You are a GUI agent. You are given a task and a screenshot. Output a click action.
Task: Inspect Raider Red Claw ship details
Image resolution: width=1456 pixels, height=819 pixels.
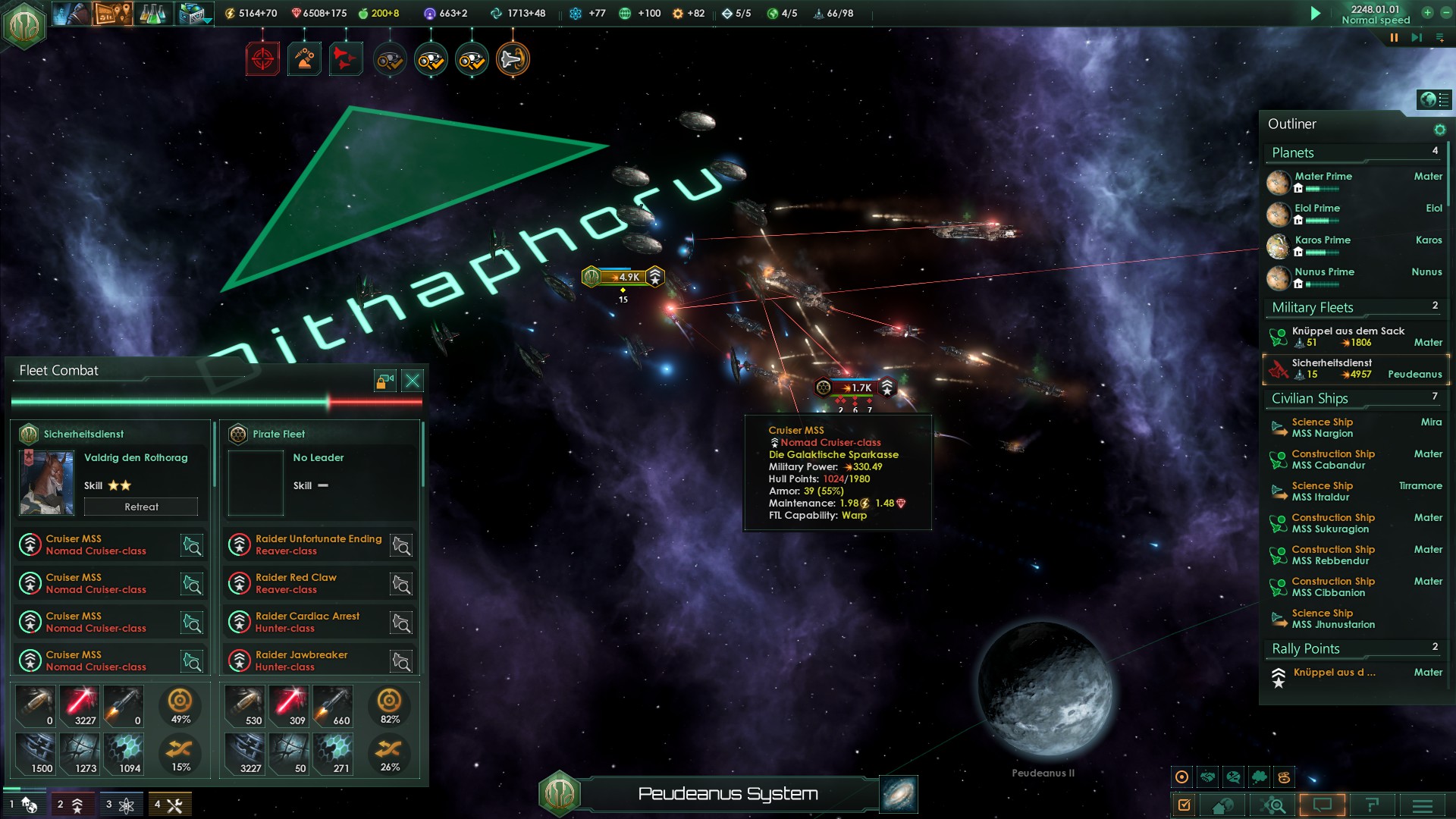(x=401, y=584)
